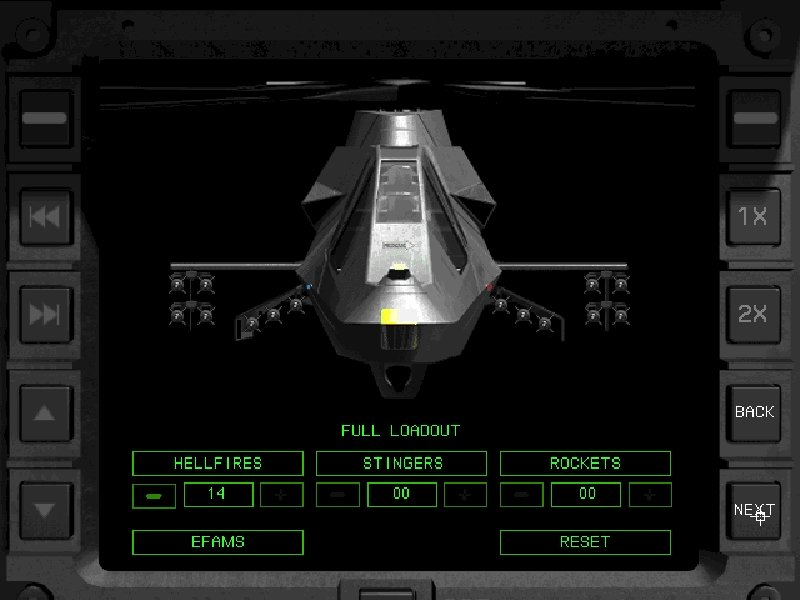Click the down arrow bezel button
This screenshot has width=800, height=600.
pyautogui.click(x=45, y=509)
